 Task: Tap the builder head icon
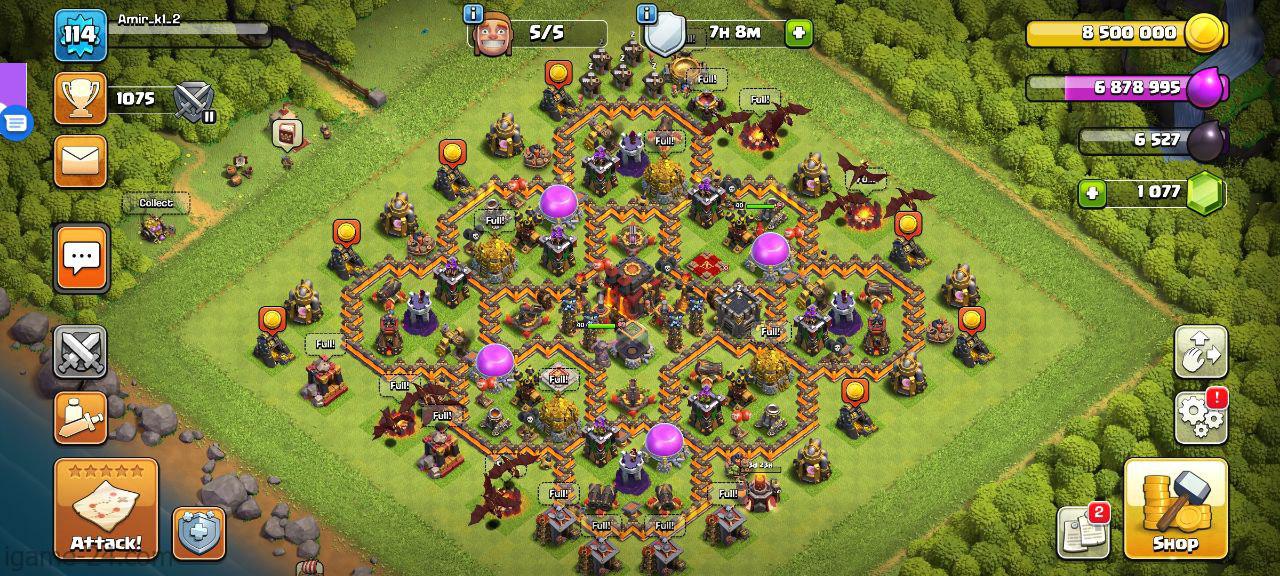point(492,35)
